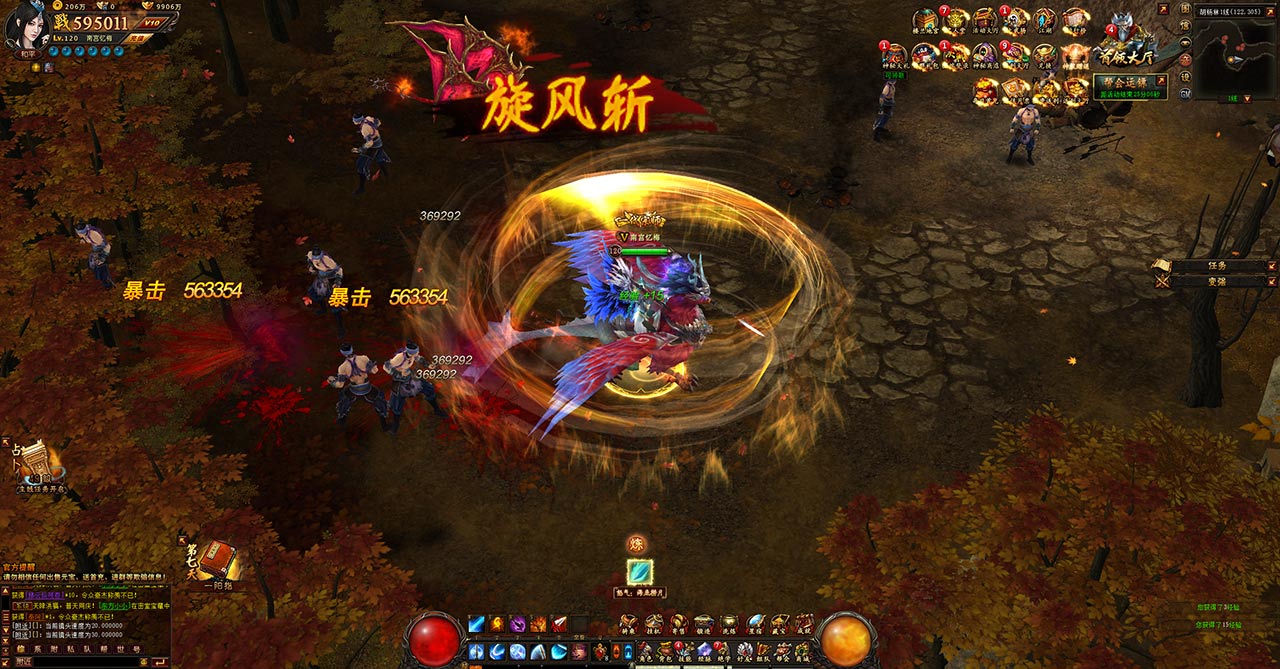This screenshot has height=669, width=1280.
Task: Open the 转生 rebirth menu
Action: [x=628, y=625]
